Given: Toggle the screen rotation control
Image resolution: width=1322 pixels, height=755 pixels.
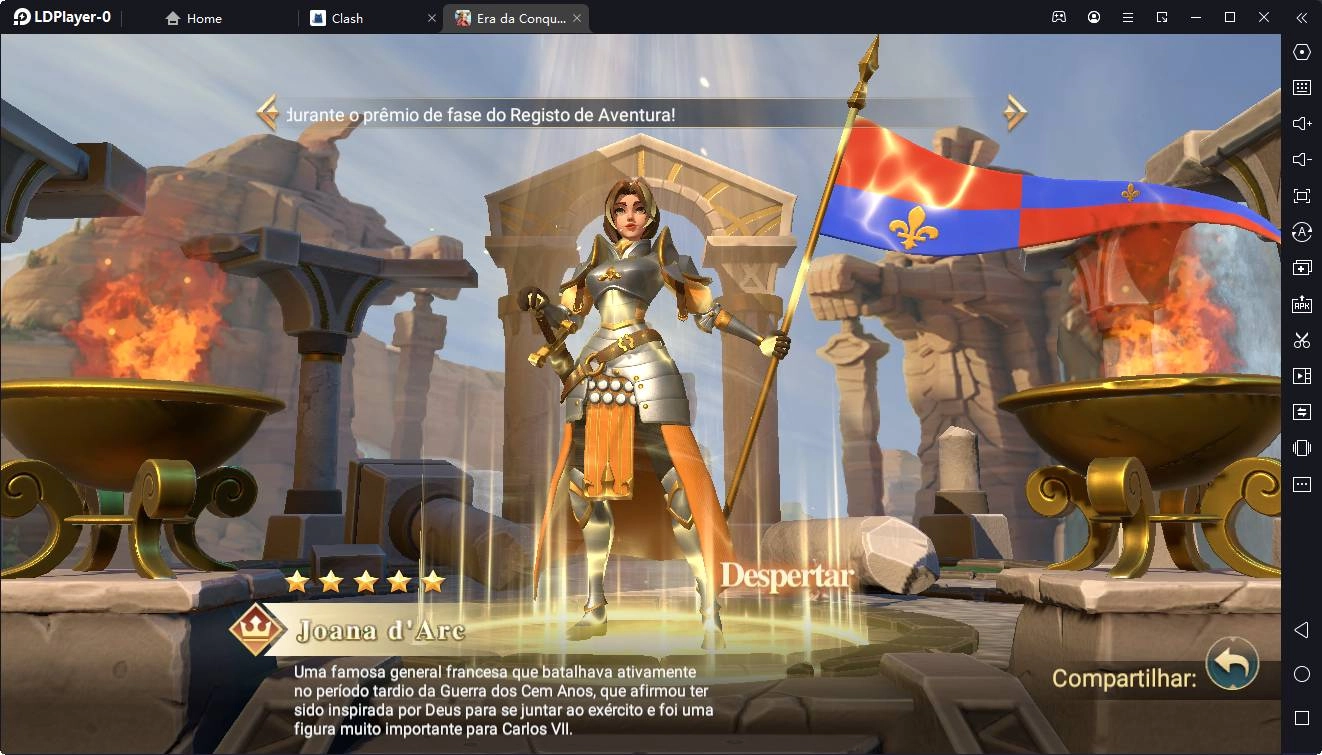Looking at the screenshot, I should [x=1301, y=231].
